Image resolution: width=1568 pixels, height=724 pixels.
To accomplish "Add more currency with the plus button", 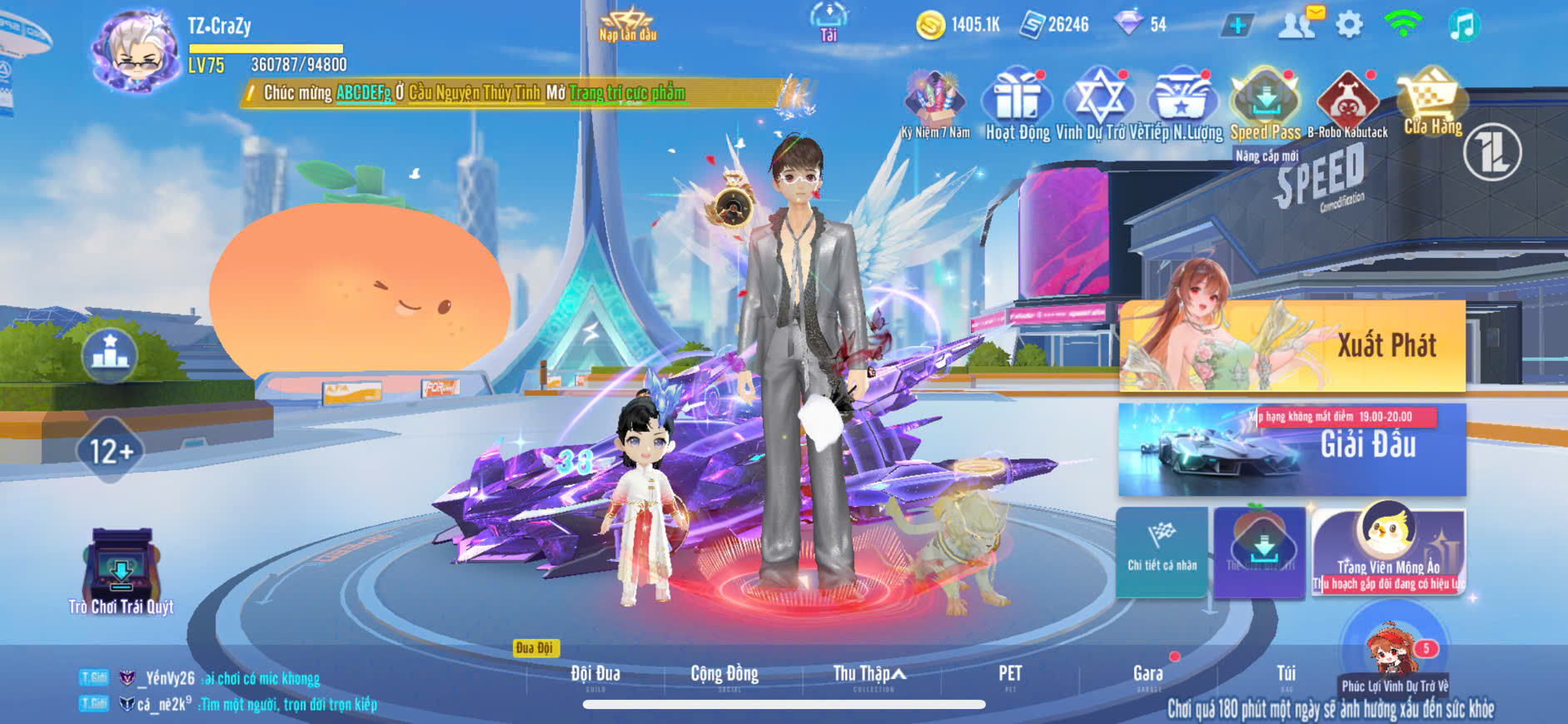I will 1237,26.
